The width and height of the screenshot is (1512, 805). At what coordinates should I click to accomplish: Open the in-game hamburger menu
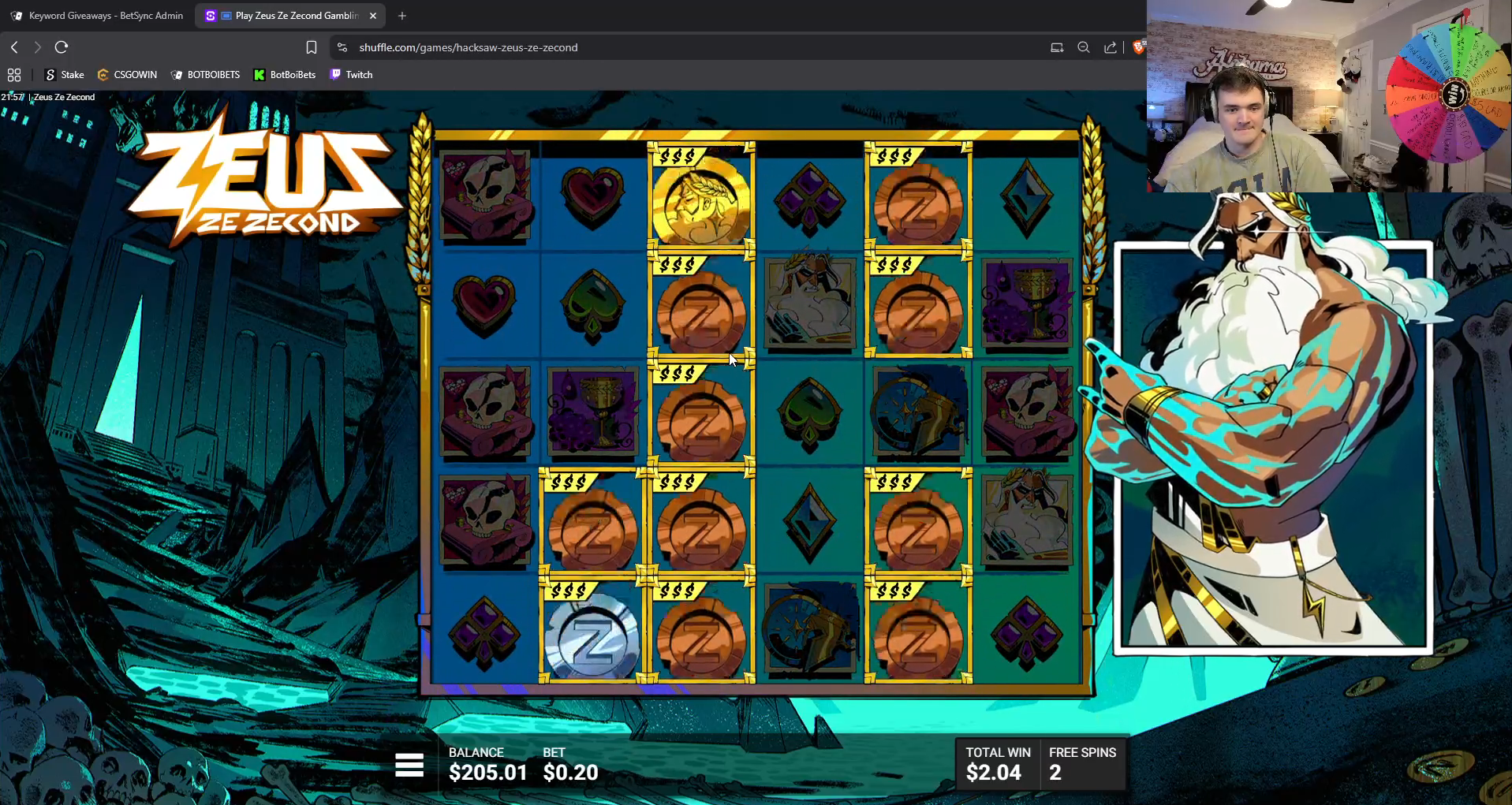pos(409,764)
